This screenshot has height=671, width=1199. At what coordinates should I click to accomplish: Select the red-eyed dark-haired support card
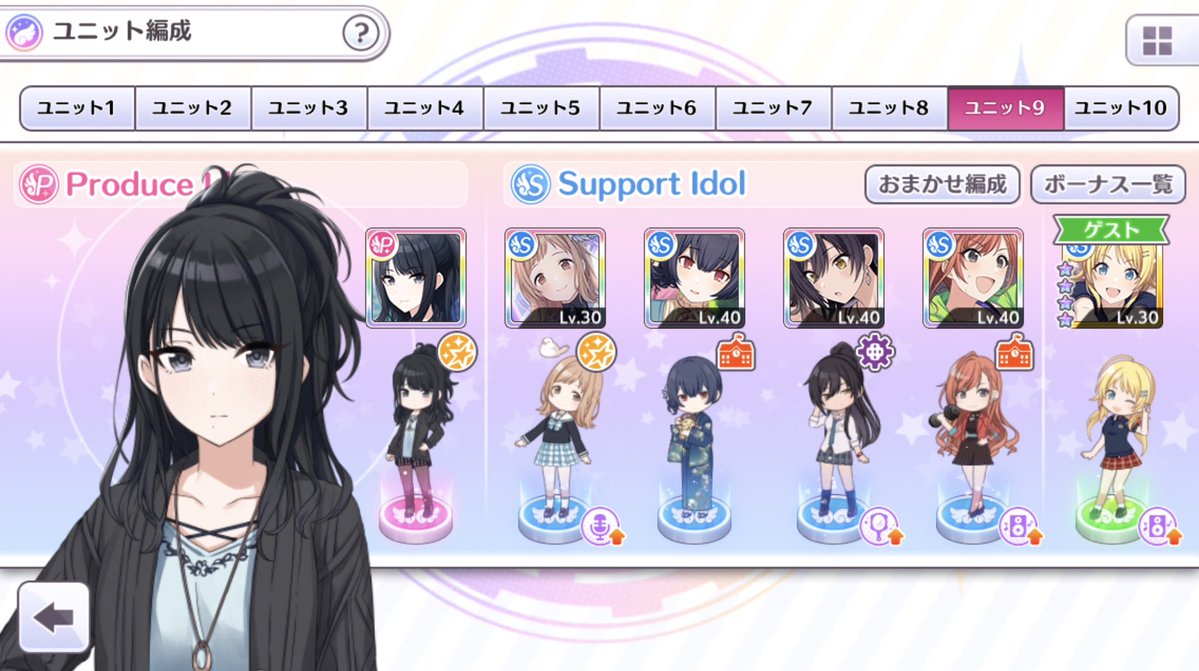click(x=694, y=278)
